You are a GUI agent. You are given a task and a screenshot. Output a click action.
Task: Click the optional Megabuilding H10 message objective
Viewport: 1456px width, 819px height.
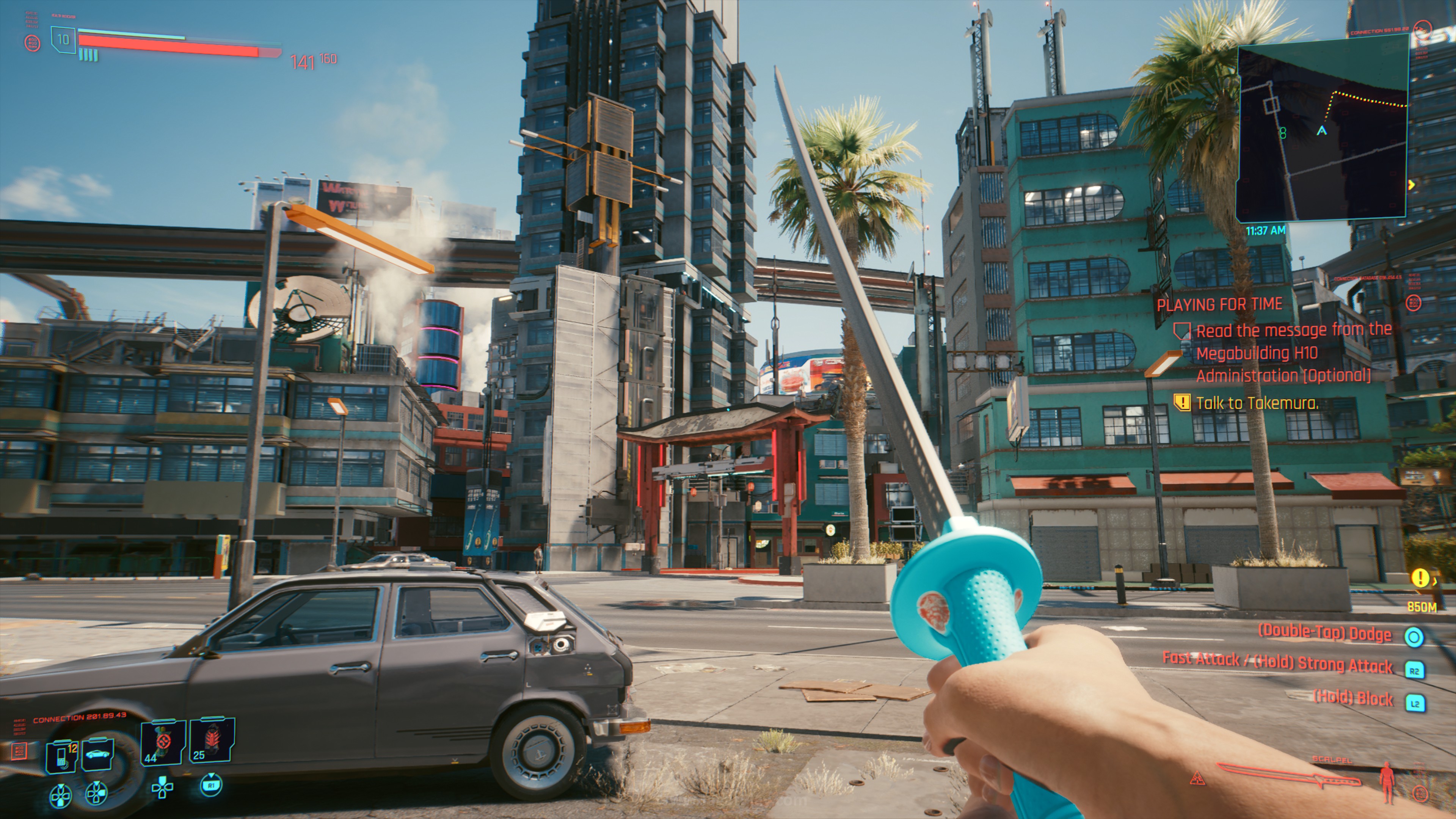(x=1283, y=353)
